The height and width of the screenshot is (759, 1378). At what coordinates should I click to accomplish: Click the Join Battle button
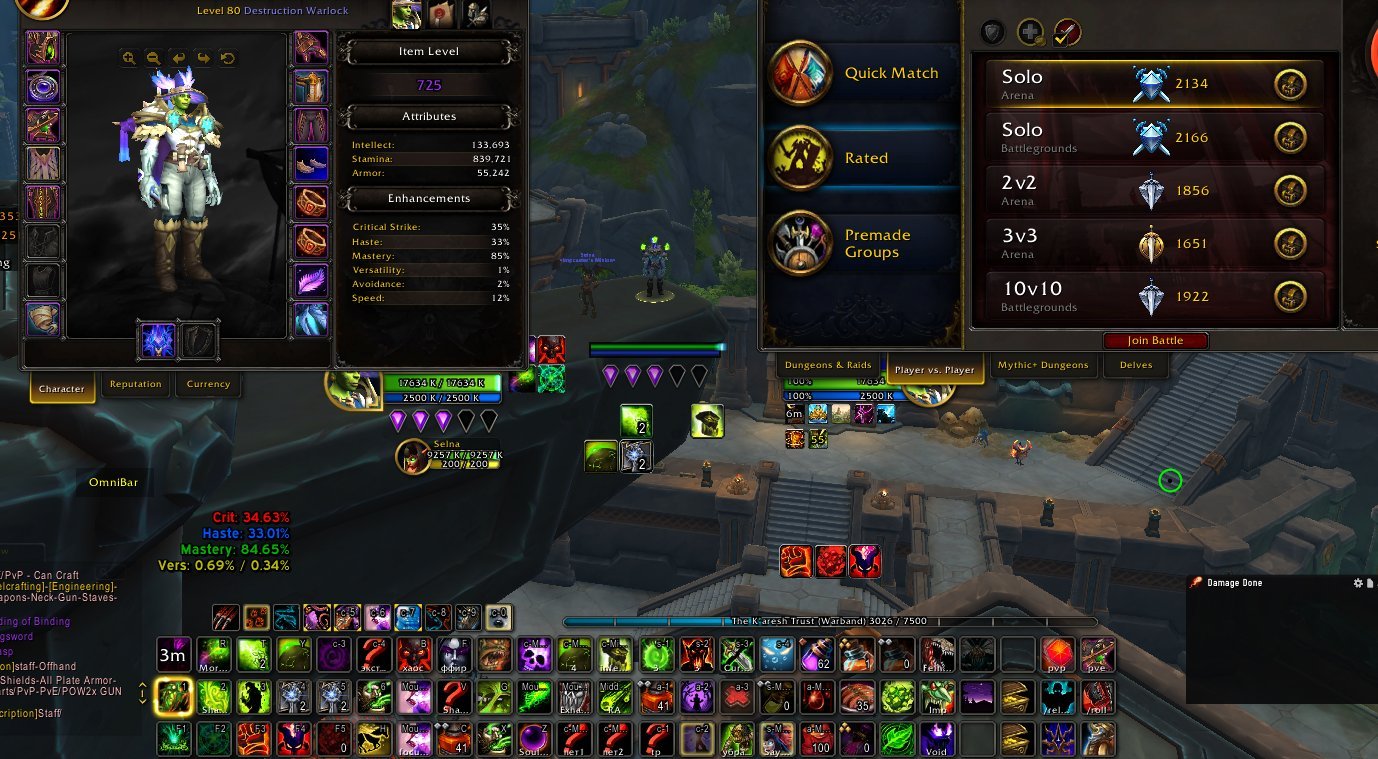pyautogui.click(x=1156, y=340)
